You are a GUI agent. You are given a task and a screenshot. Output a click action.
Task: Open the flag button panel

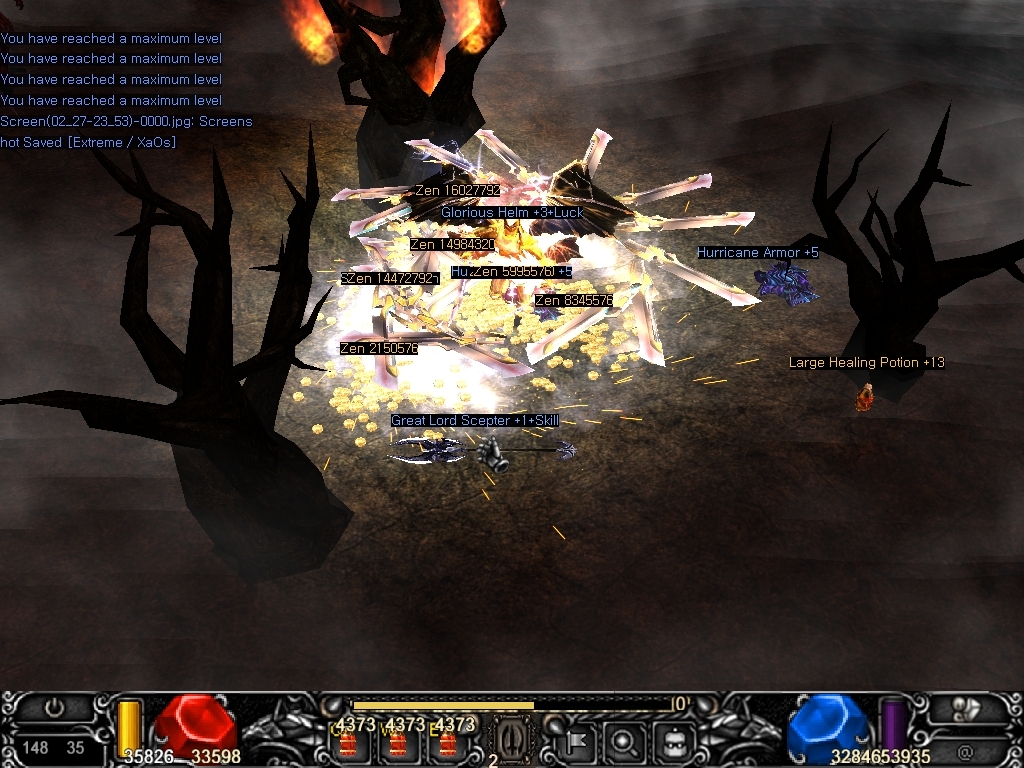click(x=579, y=742)
